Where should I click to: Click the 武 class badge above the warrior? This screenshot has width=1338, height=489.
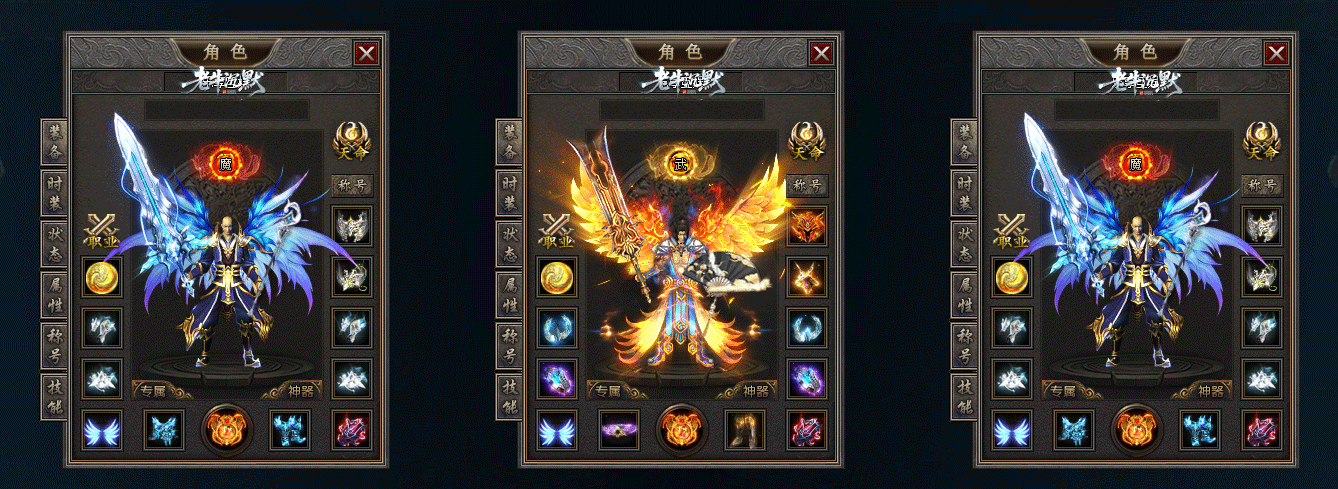pos(681,161)
